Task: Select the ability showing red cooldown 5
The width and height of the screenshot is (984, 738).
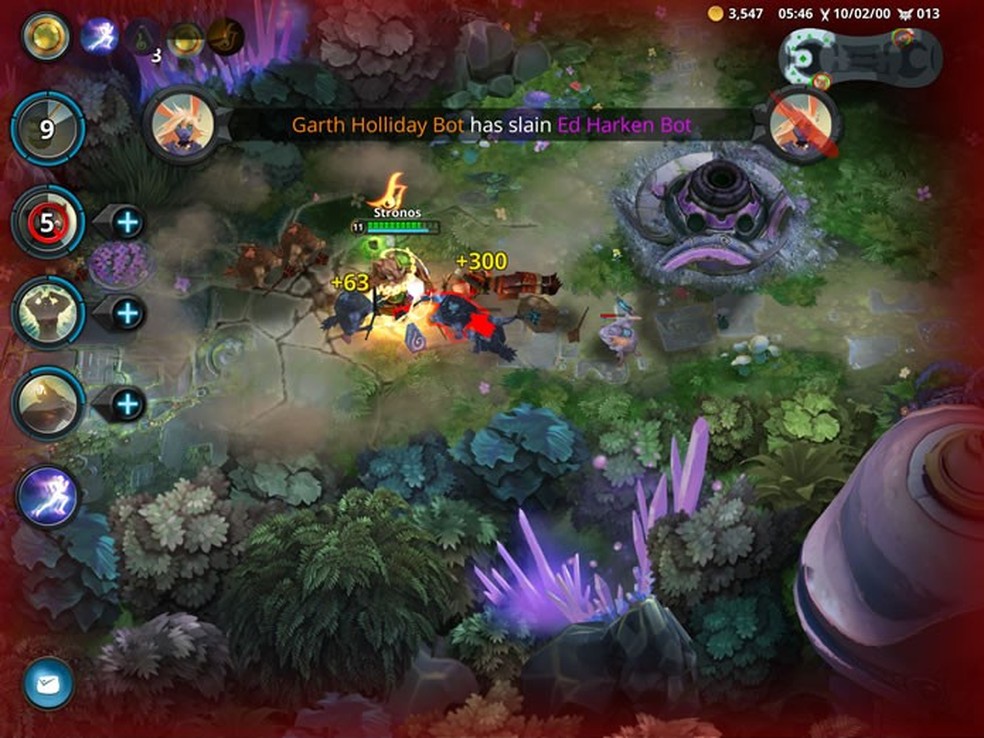Action: pos(47,221)
